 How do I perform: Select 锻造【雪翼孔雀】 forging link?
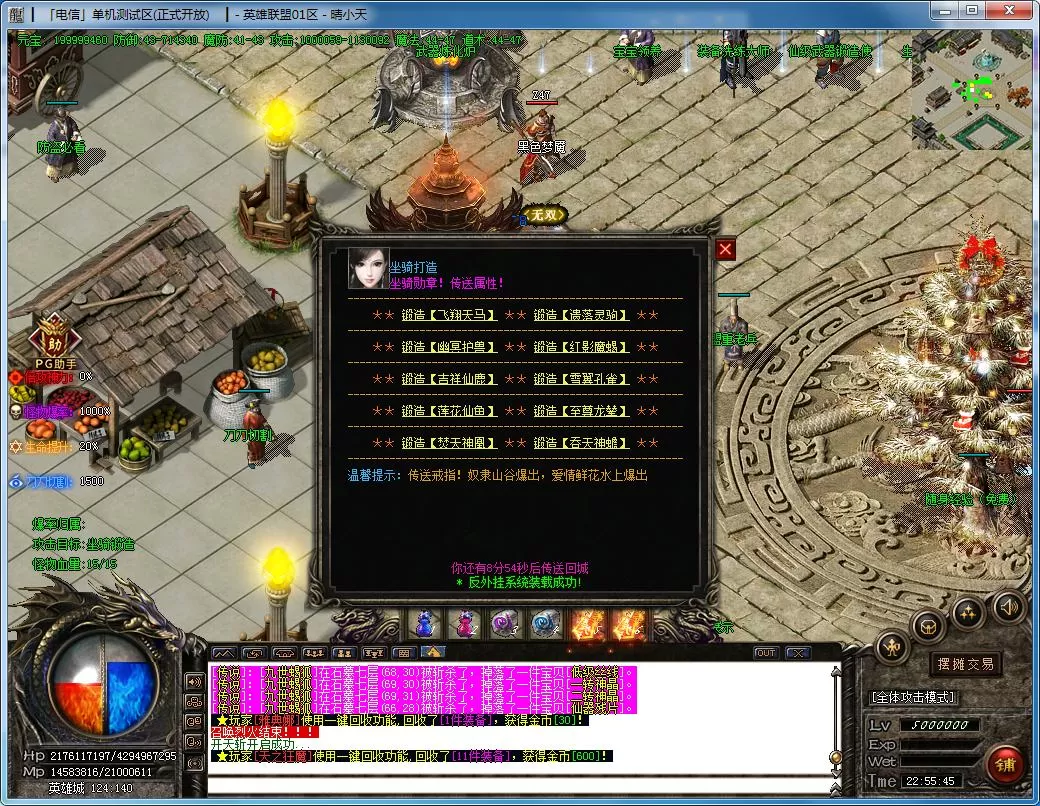[x=581, y=379]
